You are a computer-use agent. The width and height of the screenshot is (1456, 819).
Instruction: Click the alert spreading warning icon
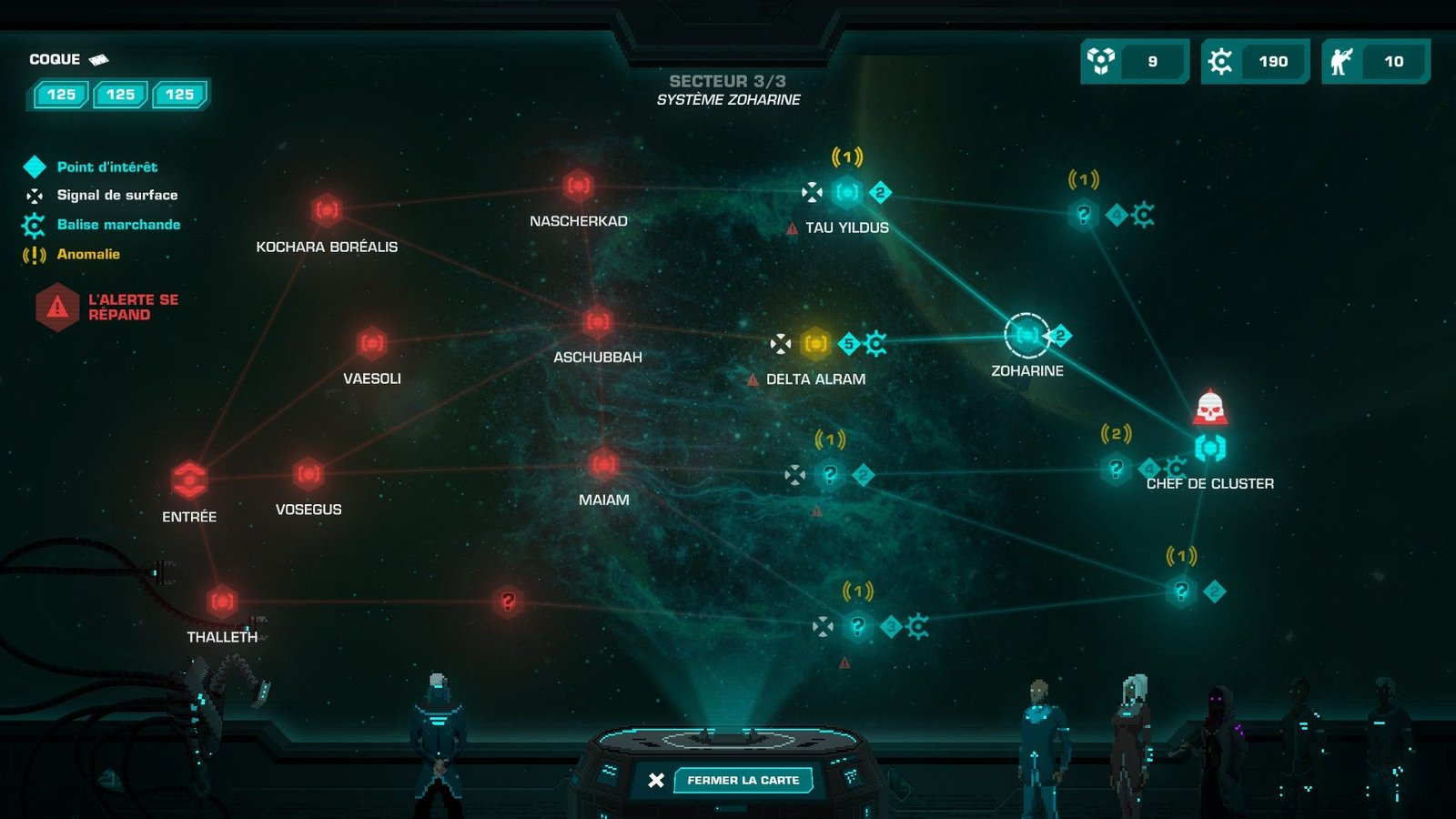(57, 307)
